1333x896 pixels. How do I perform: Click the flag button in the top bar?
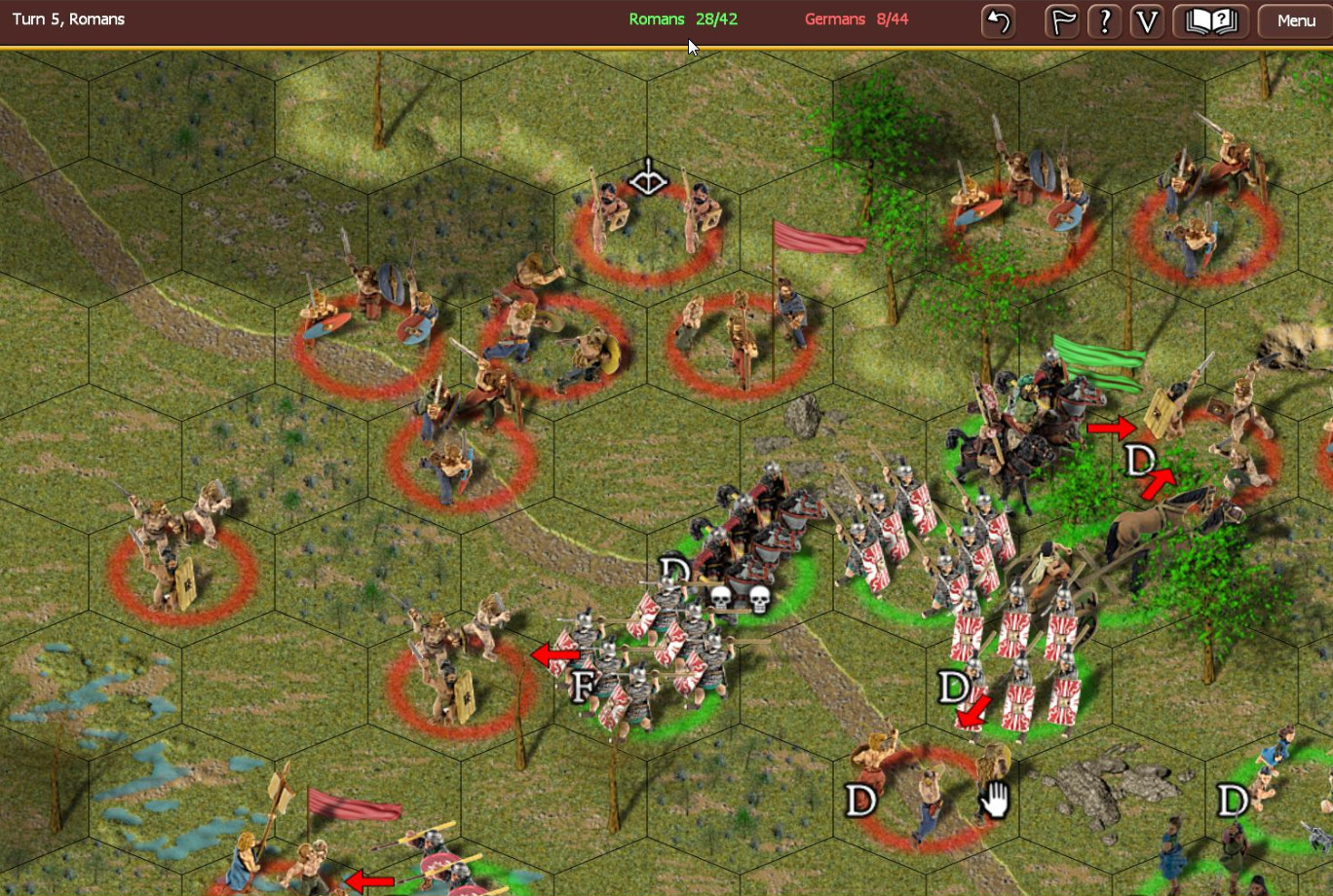pos(1061,20)
